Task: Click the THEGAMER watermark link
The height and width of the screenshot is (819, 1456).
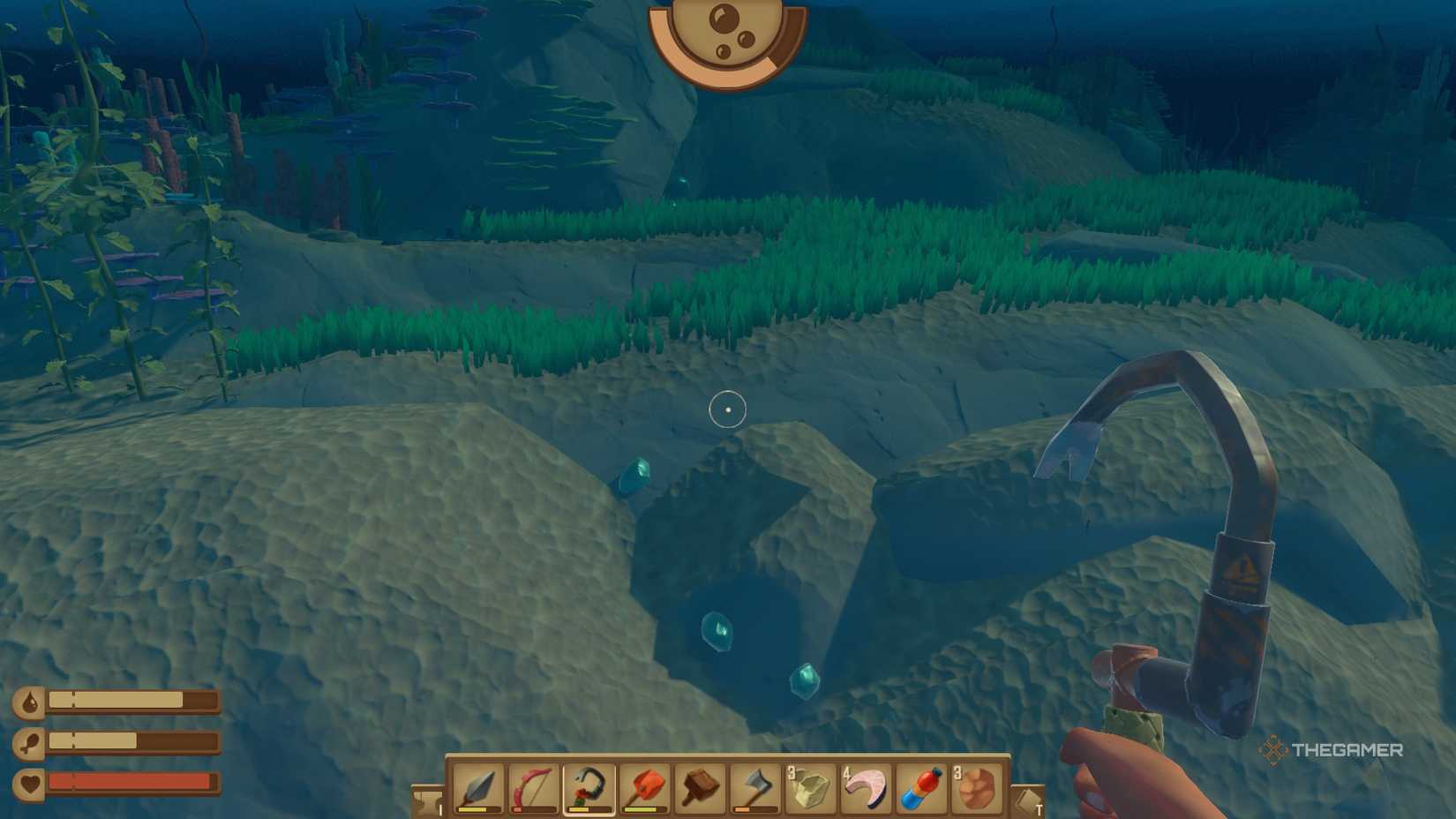Action: (x=1341, y=752)
